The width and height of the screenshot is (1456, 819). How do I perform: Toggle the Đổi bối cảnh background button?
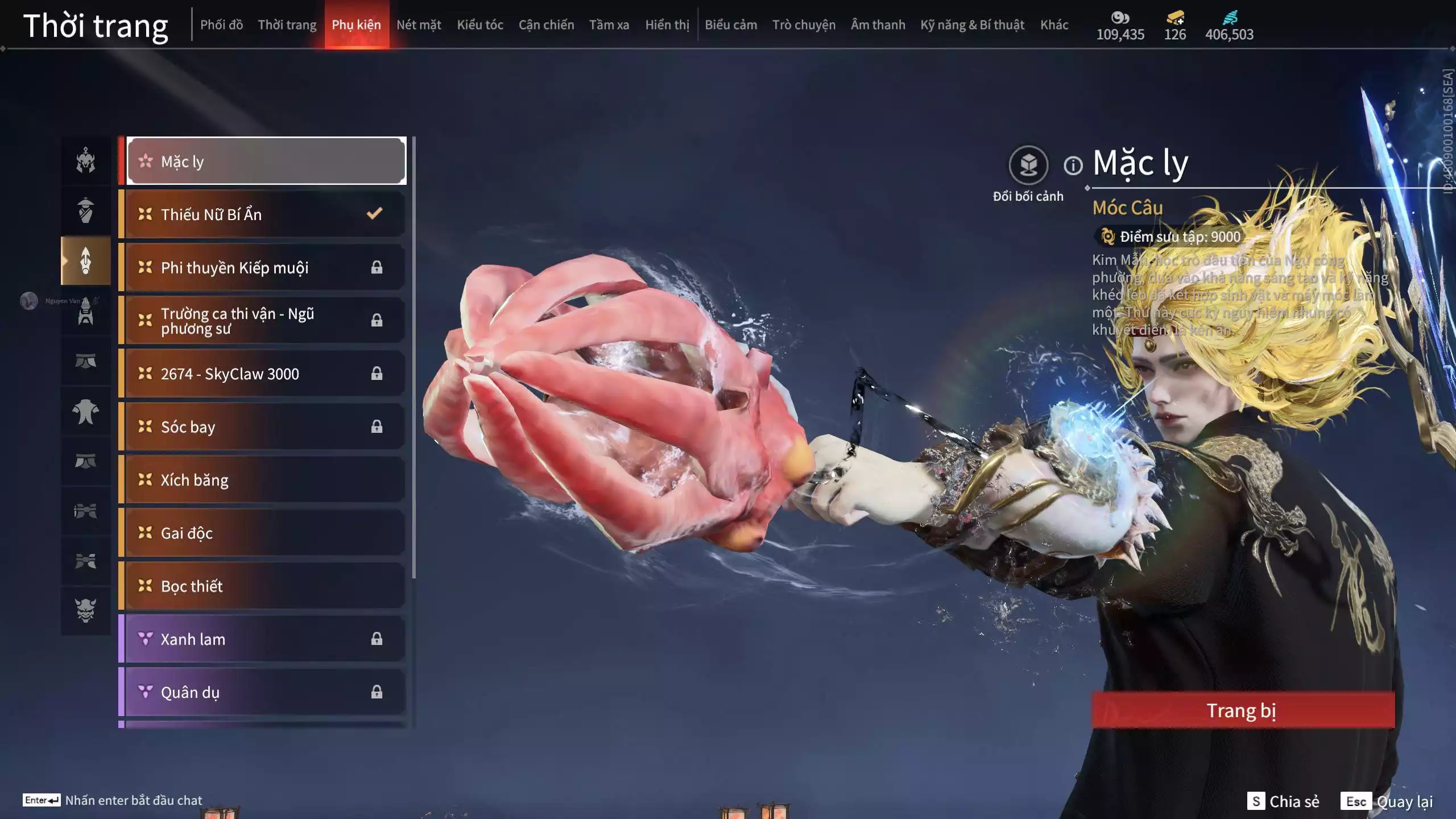pyautogui.click(x=1028, y=166)
